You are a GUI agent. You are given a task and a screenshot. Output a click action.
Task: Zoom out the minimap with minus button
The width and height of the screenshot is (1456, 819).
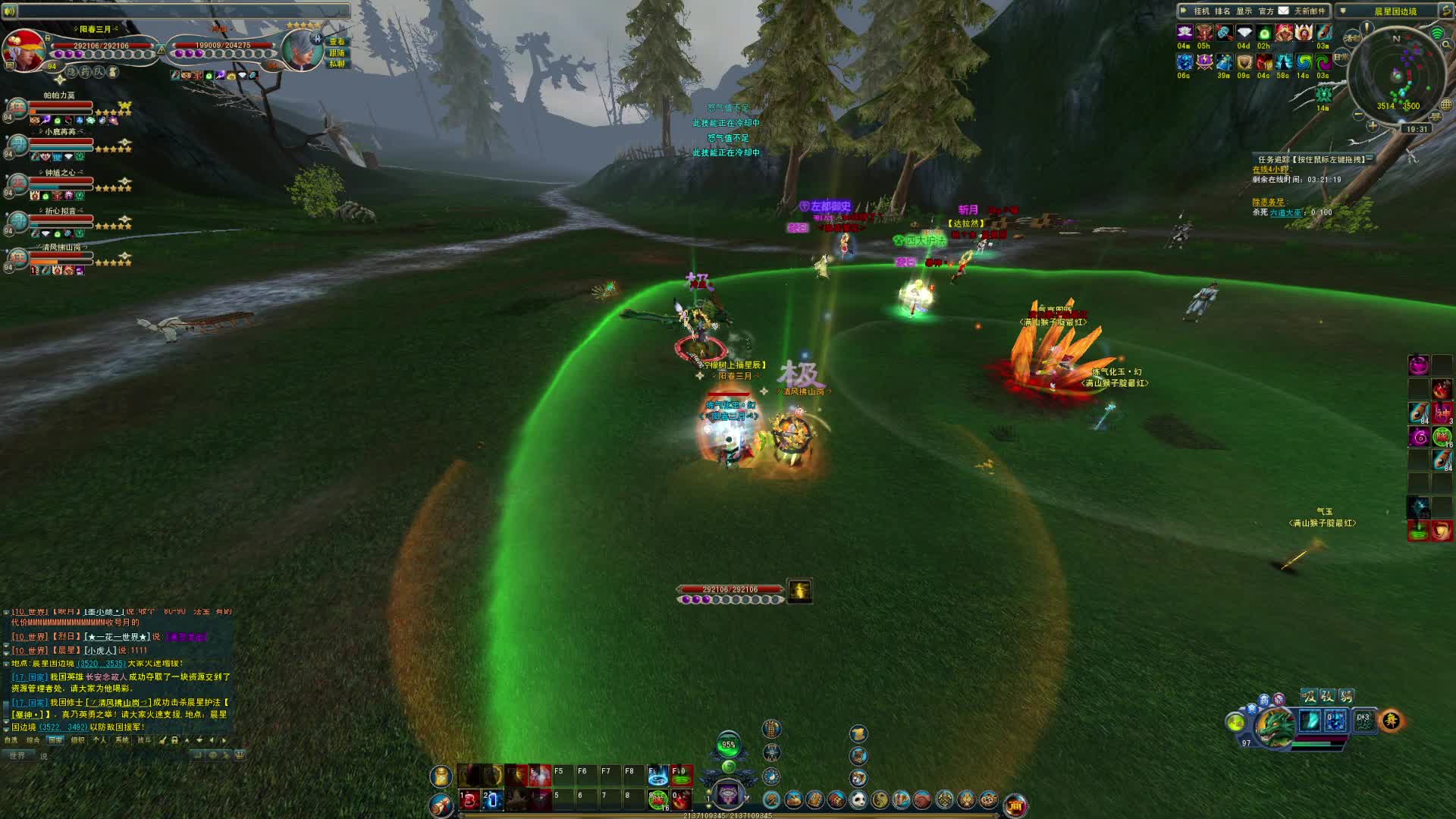(1358, 115)
